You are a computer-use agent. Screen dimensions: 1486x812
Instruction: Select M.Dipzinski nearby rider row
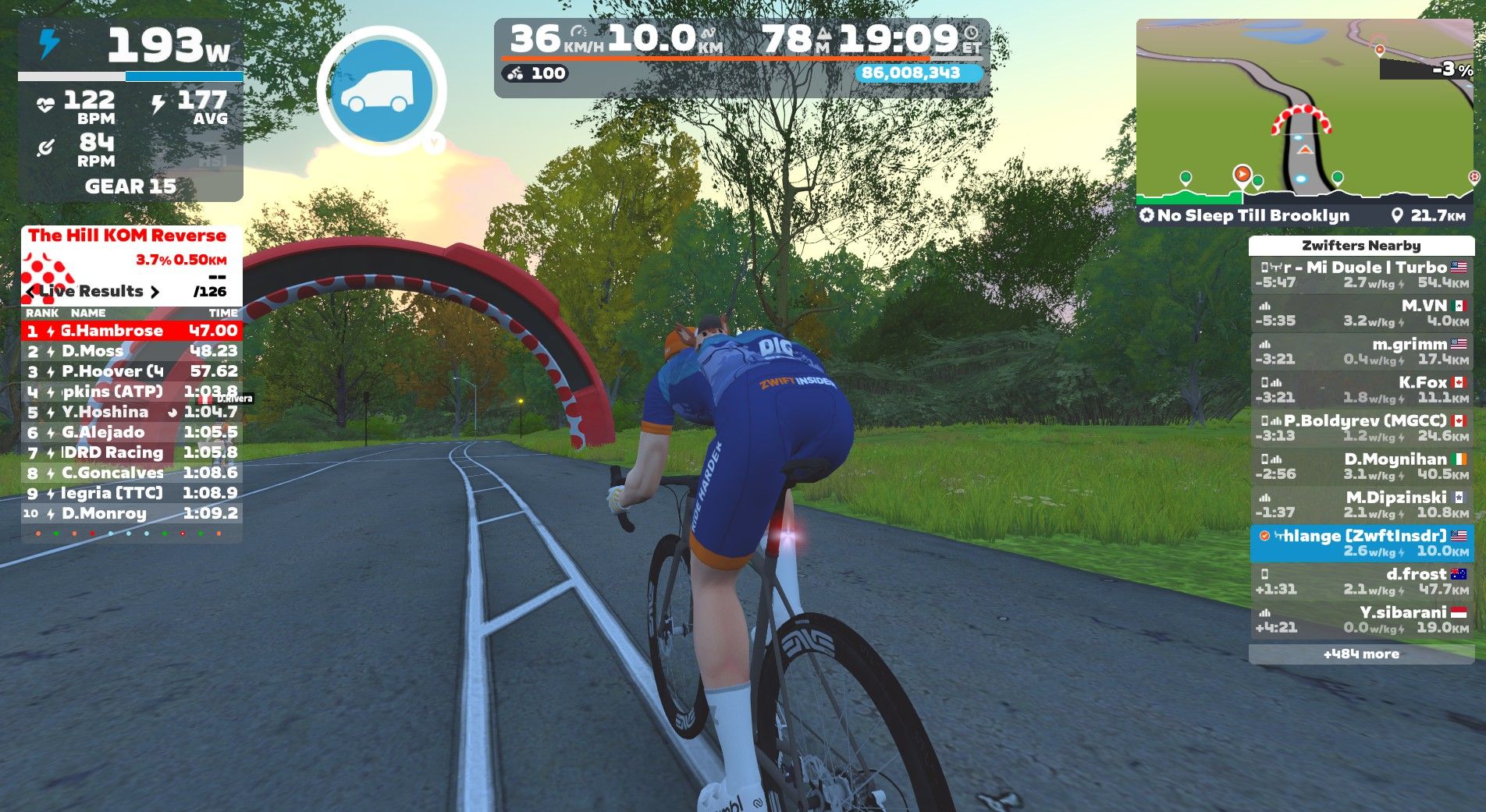(1361, 504)
